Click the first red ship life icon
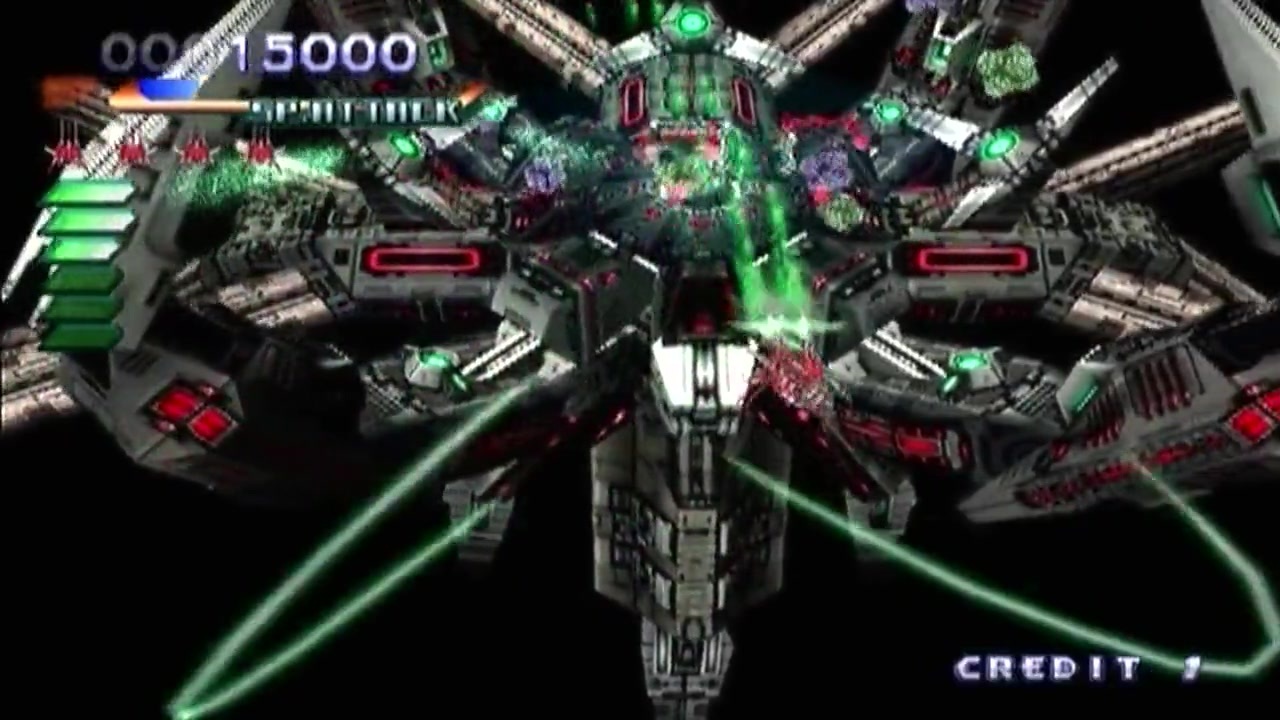The height and width of the screenshot is (720, 1280). (65, 151)
